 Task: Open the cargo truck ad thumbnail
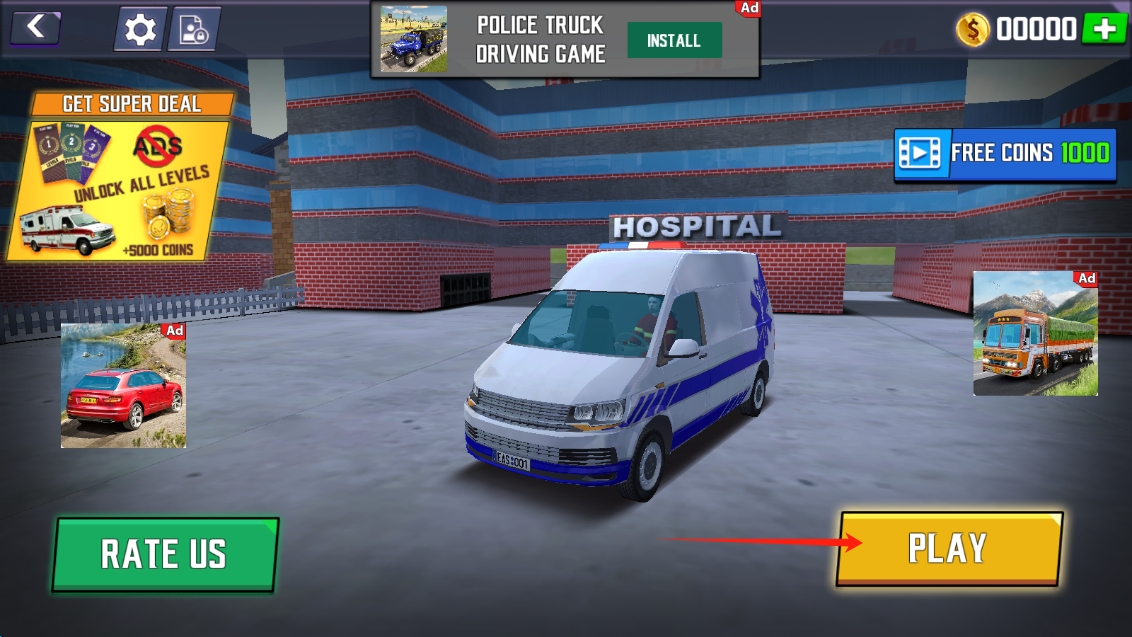pos(1035,333)
